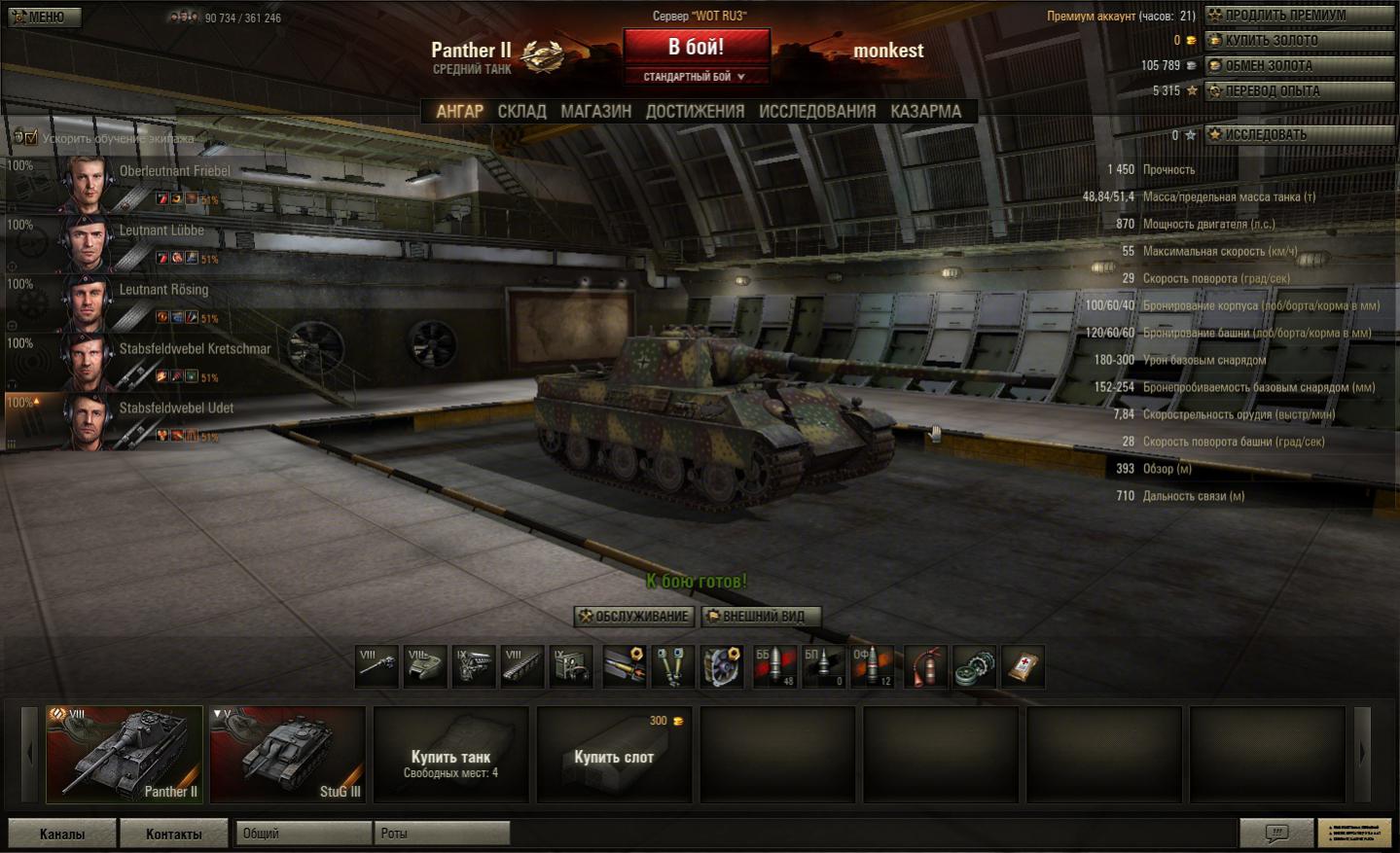The width and height of the screenshot is (1400, 853).
Task: Open the ОБСЛУЖИВАНИЕ service button
Action: pos(634,617)
